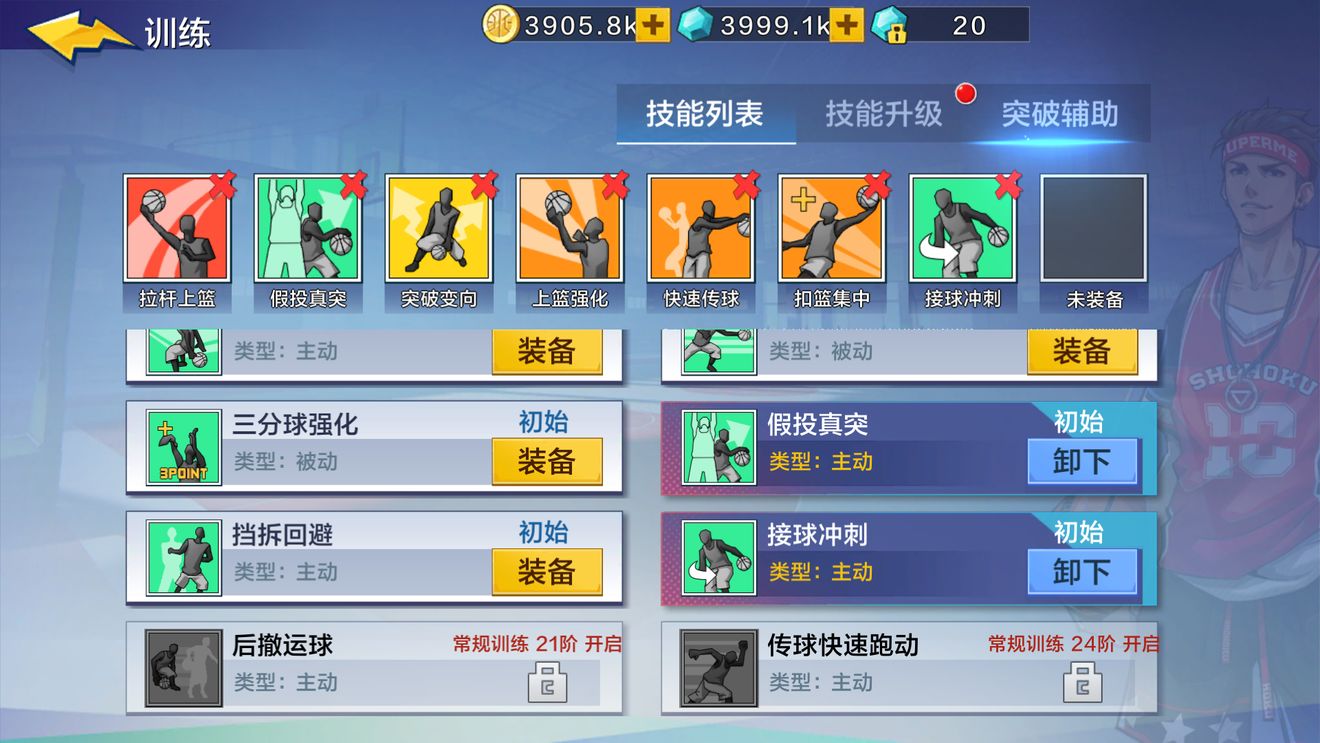Viewport: 1320px width, 743px height.
Task: Remove 假投真突 via its red X
Action: pyautogui.click(x=350, y=184)
